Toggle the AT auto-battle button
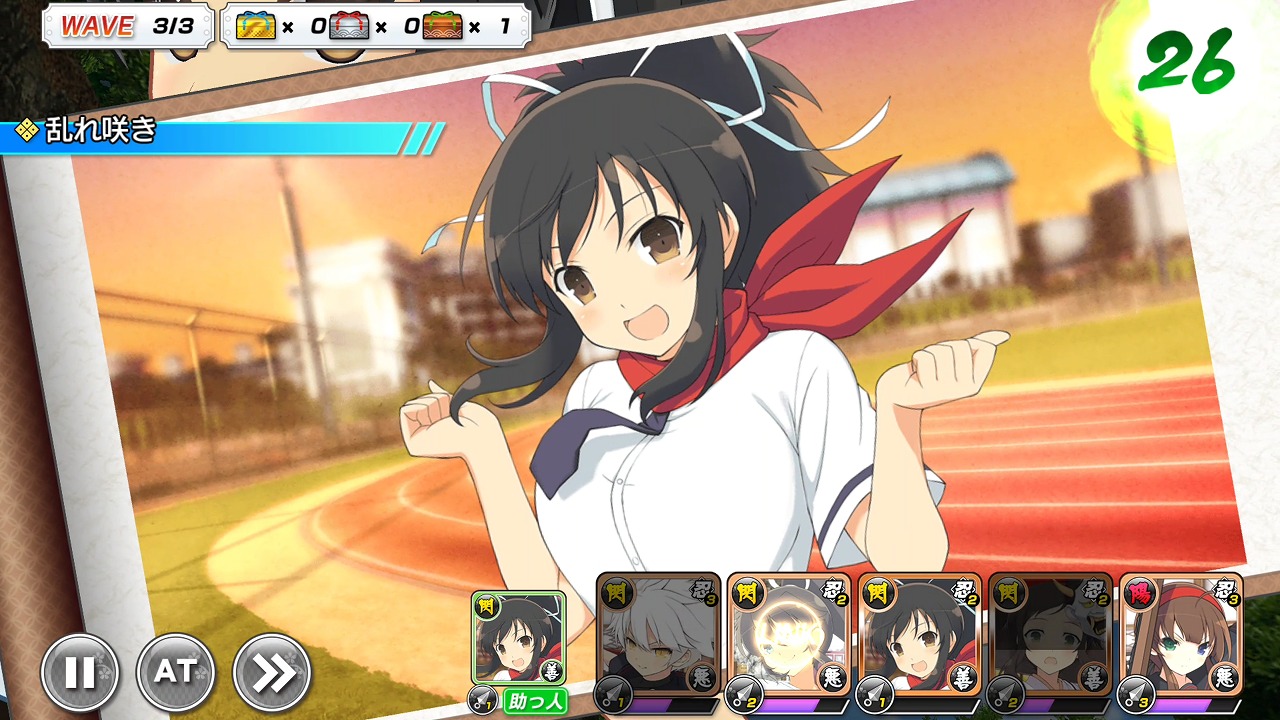The width and height of the screenshot is (1280, 720). point(176,673)
